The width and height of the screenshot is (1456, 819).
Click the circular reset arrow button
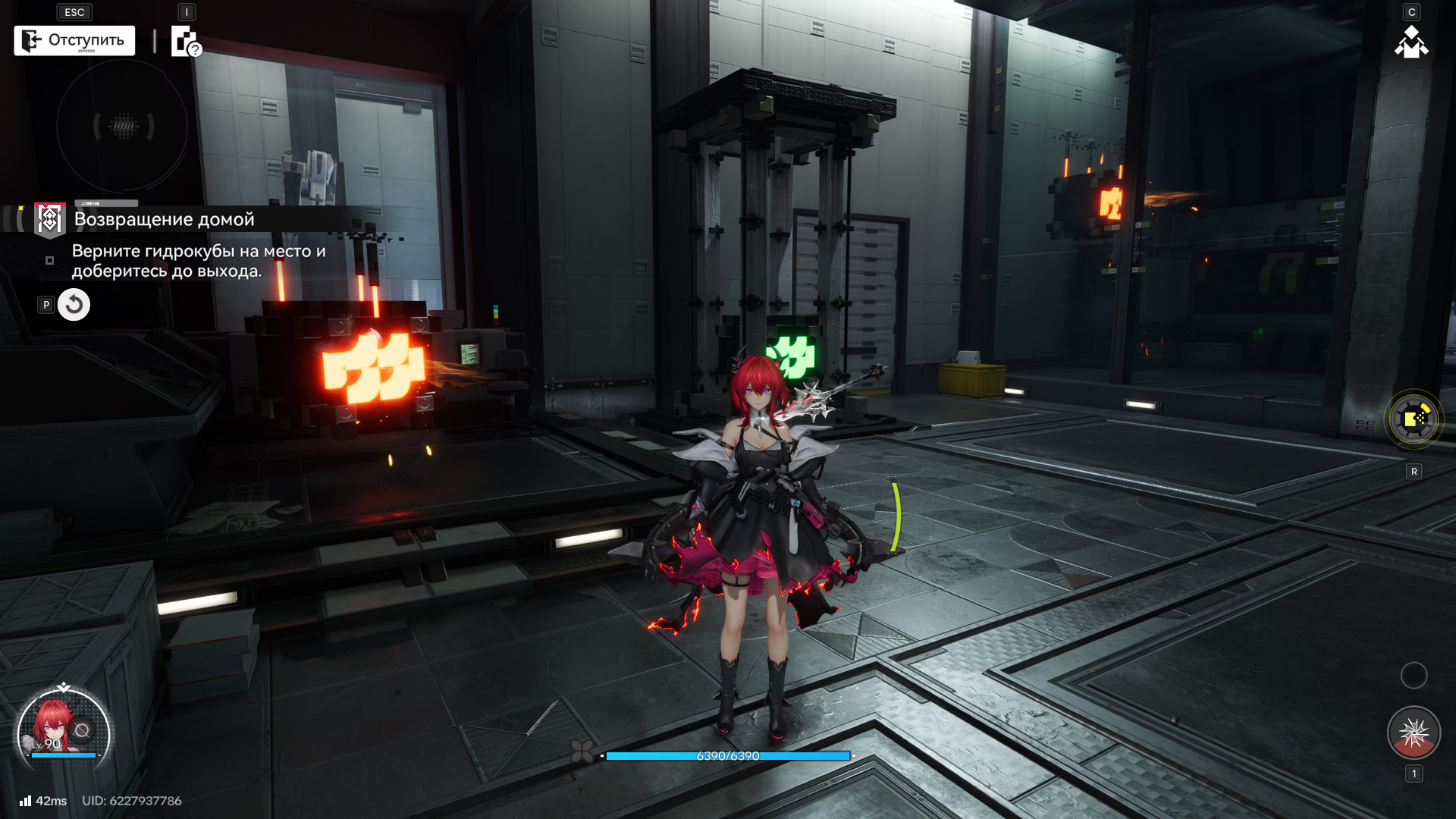click(x=74, y=305)
